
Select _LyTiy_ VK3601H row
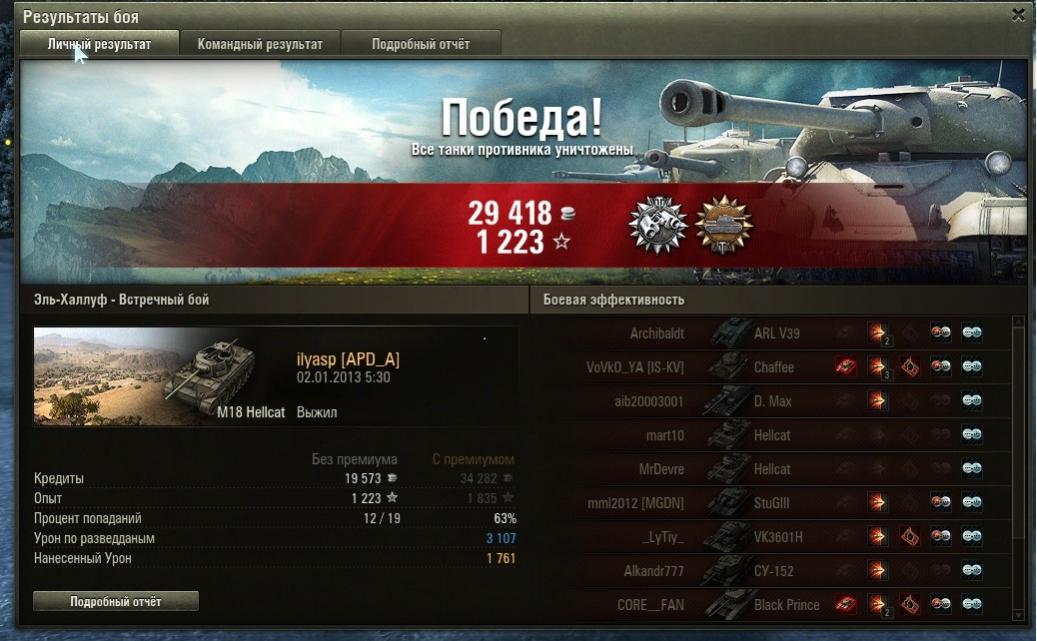click(770, 537)
